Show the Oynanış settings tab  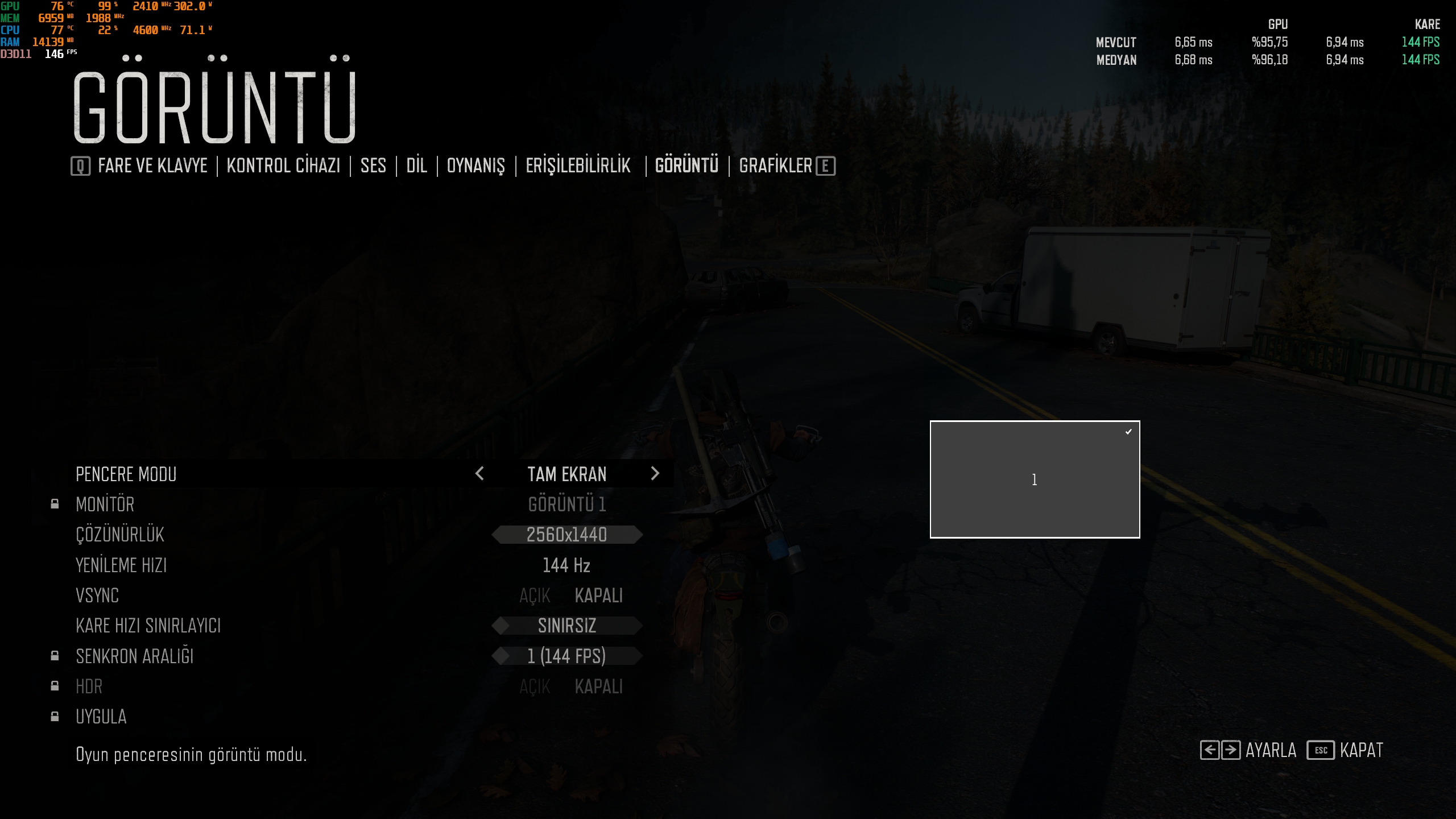click(475, 166)
